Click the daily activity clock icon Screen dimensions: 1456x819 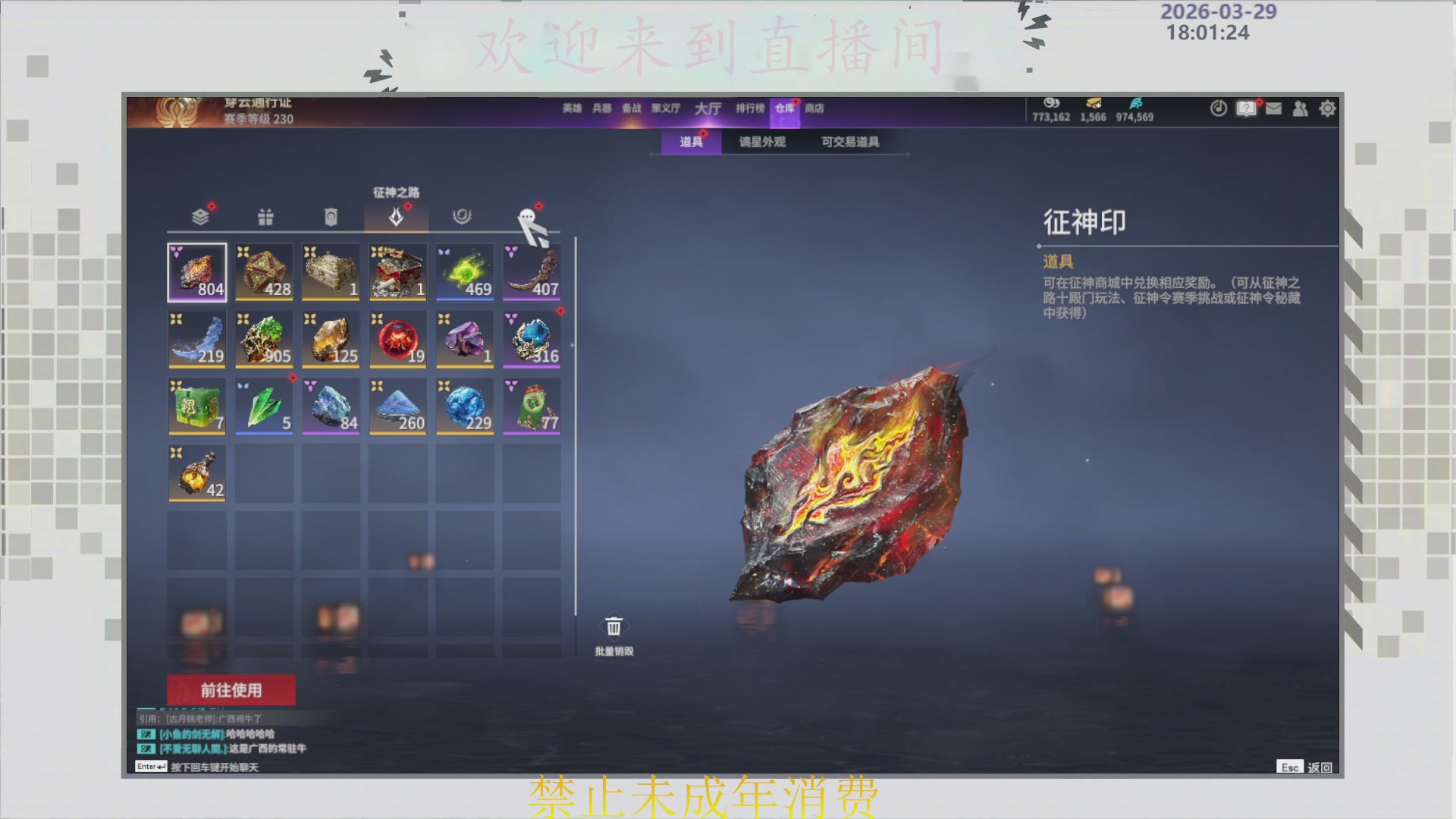pos(1218,108)
